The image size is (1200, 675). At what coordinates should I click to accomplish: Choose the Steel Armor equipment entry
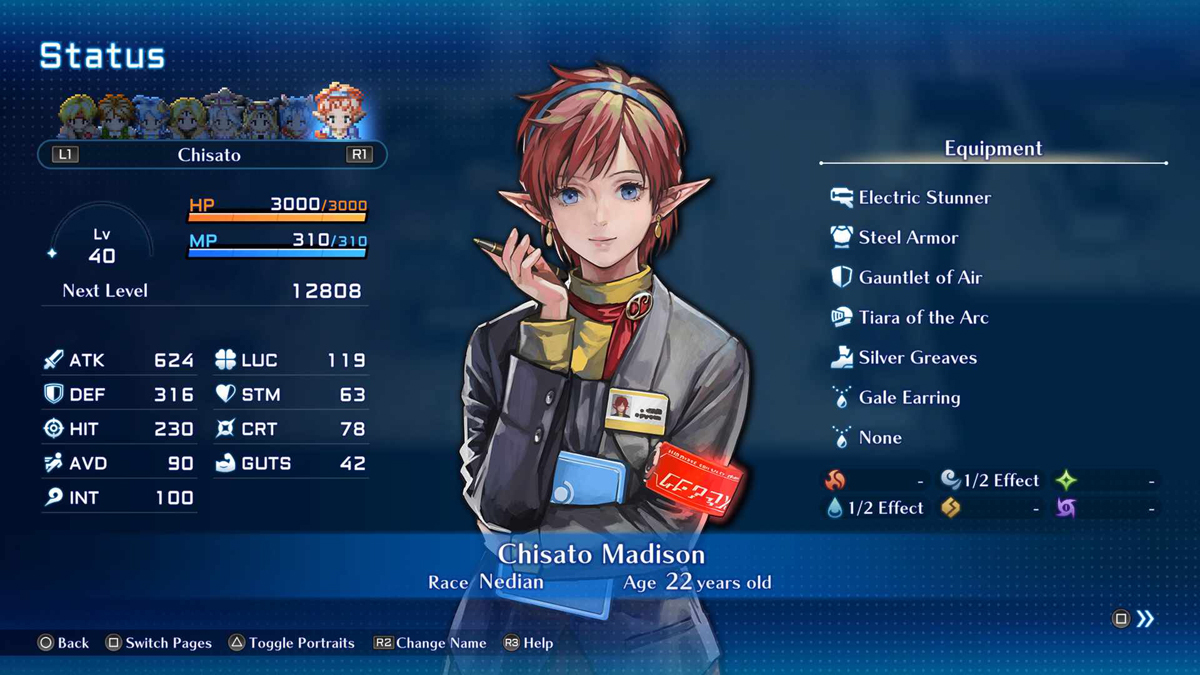click(907, 238)
